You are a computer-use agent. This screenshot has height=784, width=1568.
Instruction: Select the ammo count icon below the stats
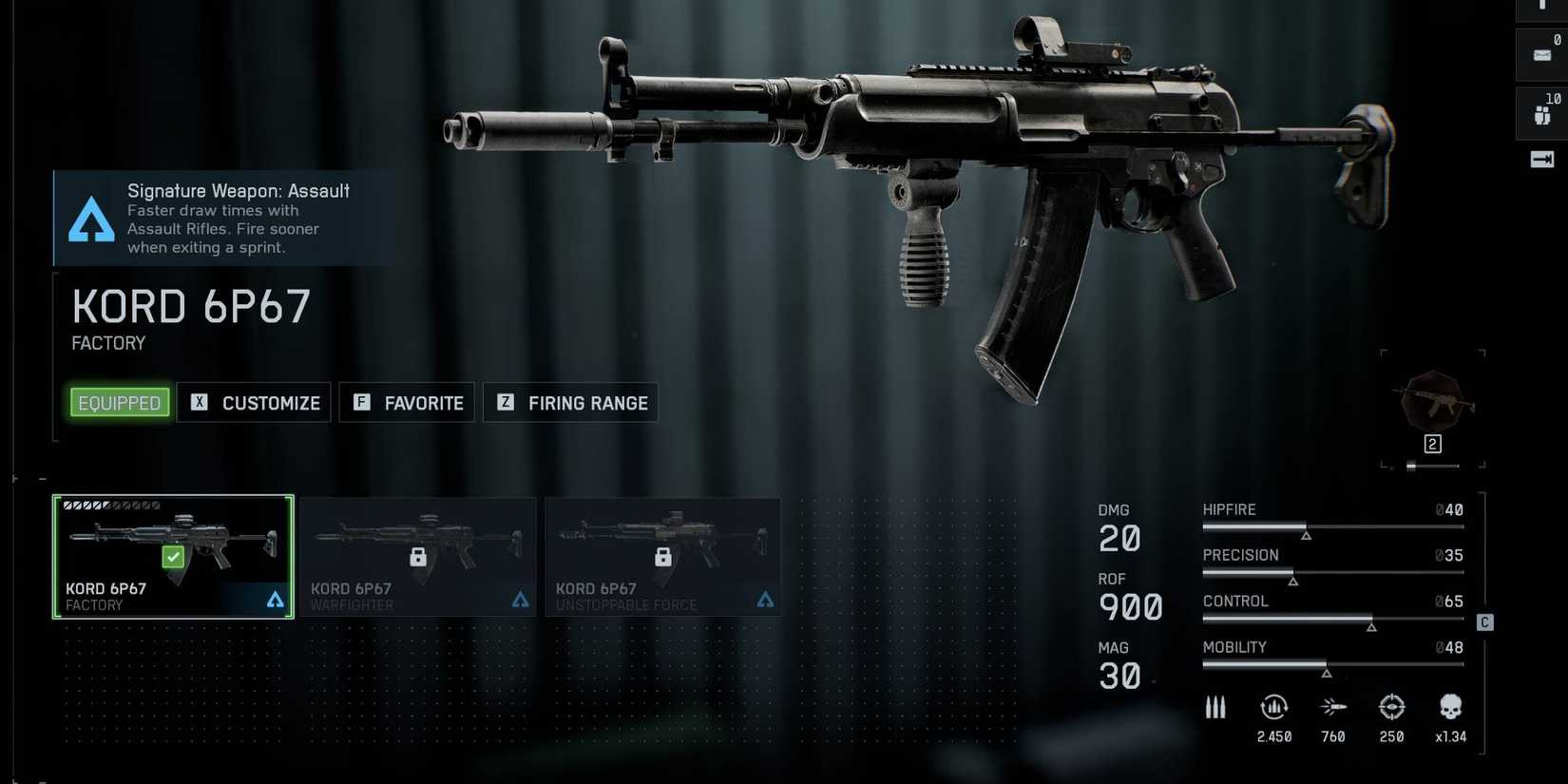pos(1215,707)
